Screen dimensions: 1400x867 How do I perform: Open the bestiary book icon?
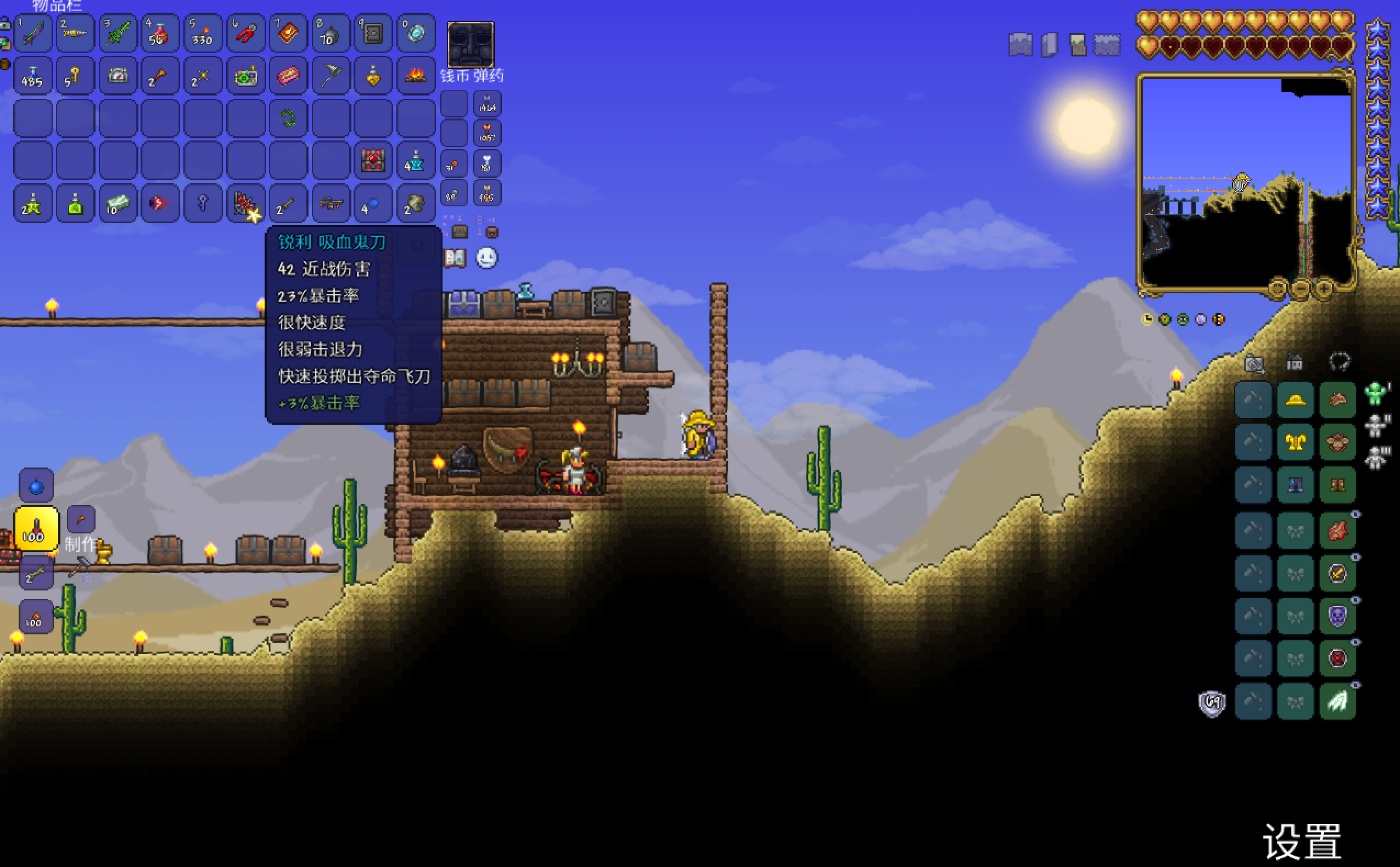click(455, 258)
